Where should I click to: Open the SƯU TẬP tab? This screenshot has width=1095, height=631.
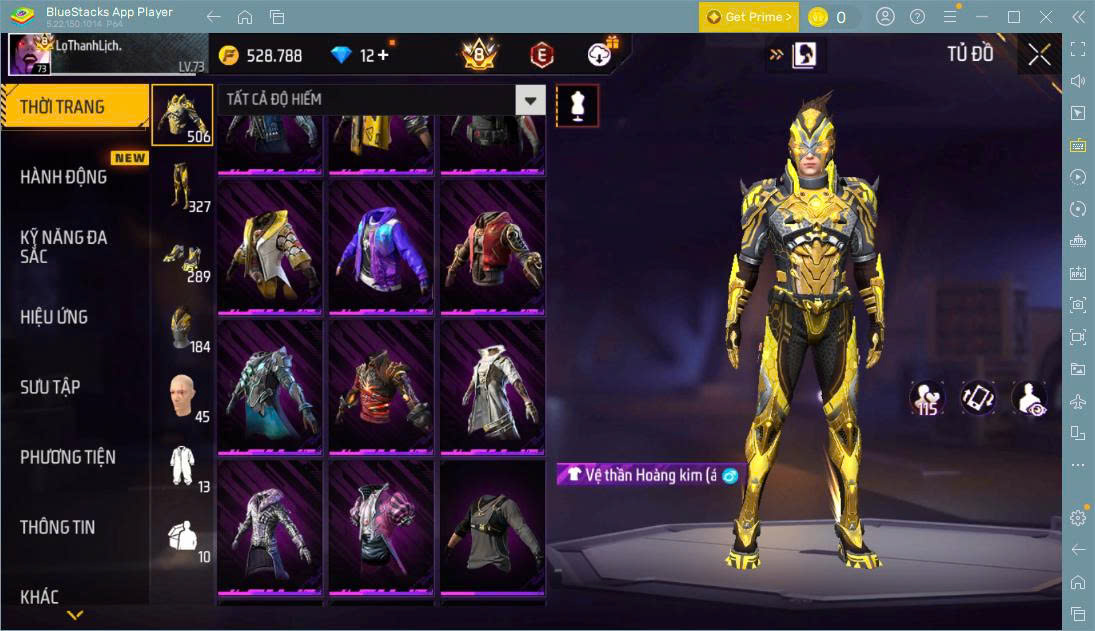(50, 387)
